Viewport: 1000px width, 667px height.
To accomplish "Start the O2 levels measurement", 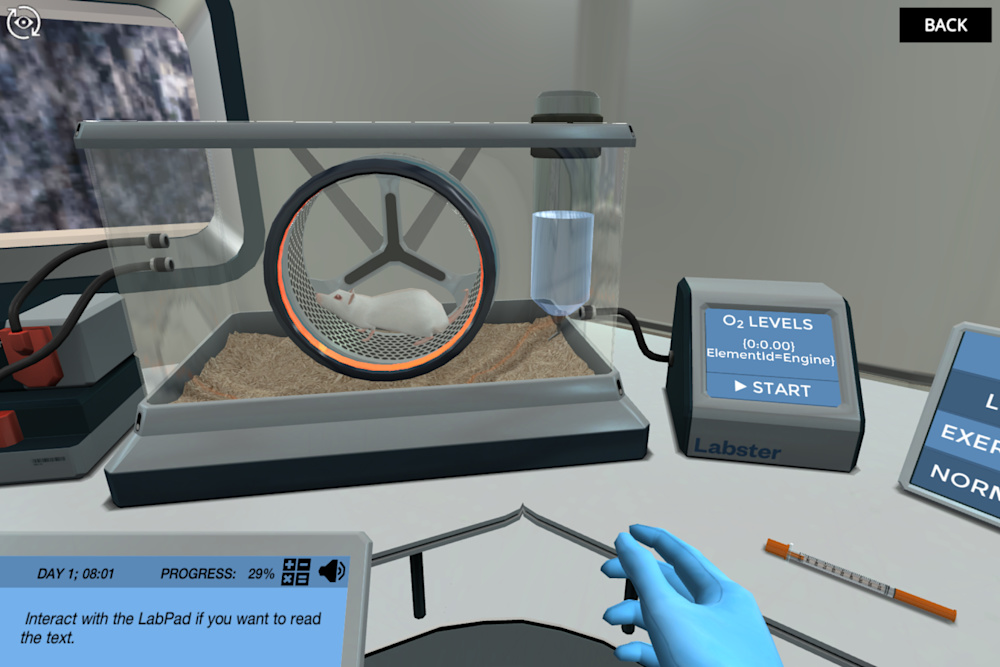I will [772, 388].
